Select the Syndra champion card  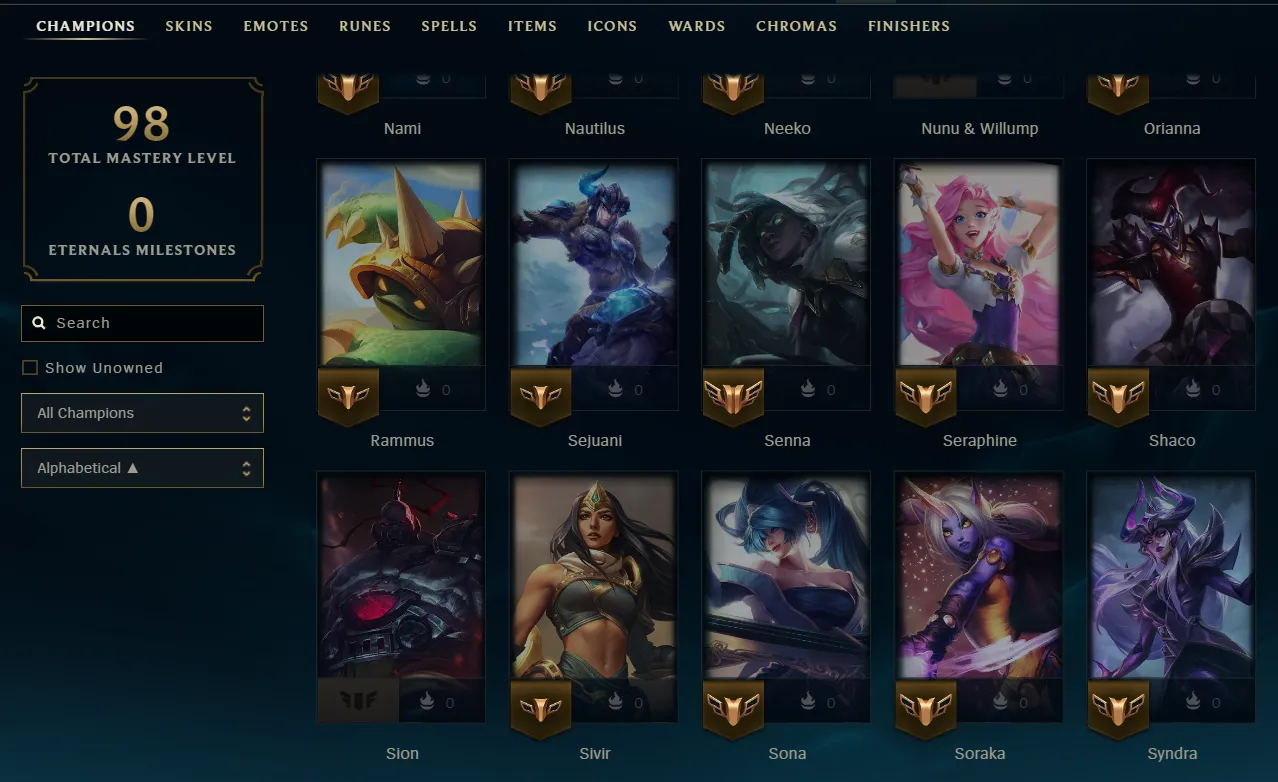click(x=1171, y=578)
